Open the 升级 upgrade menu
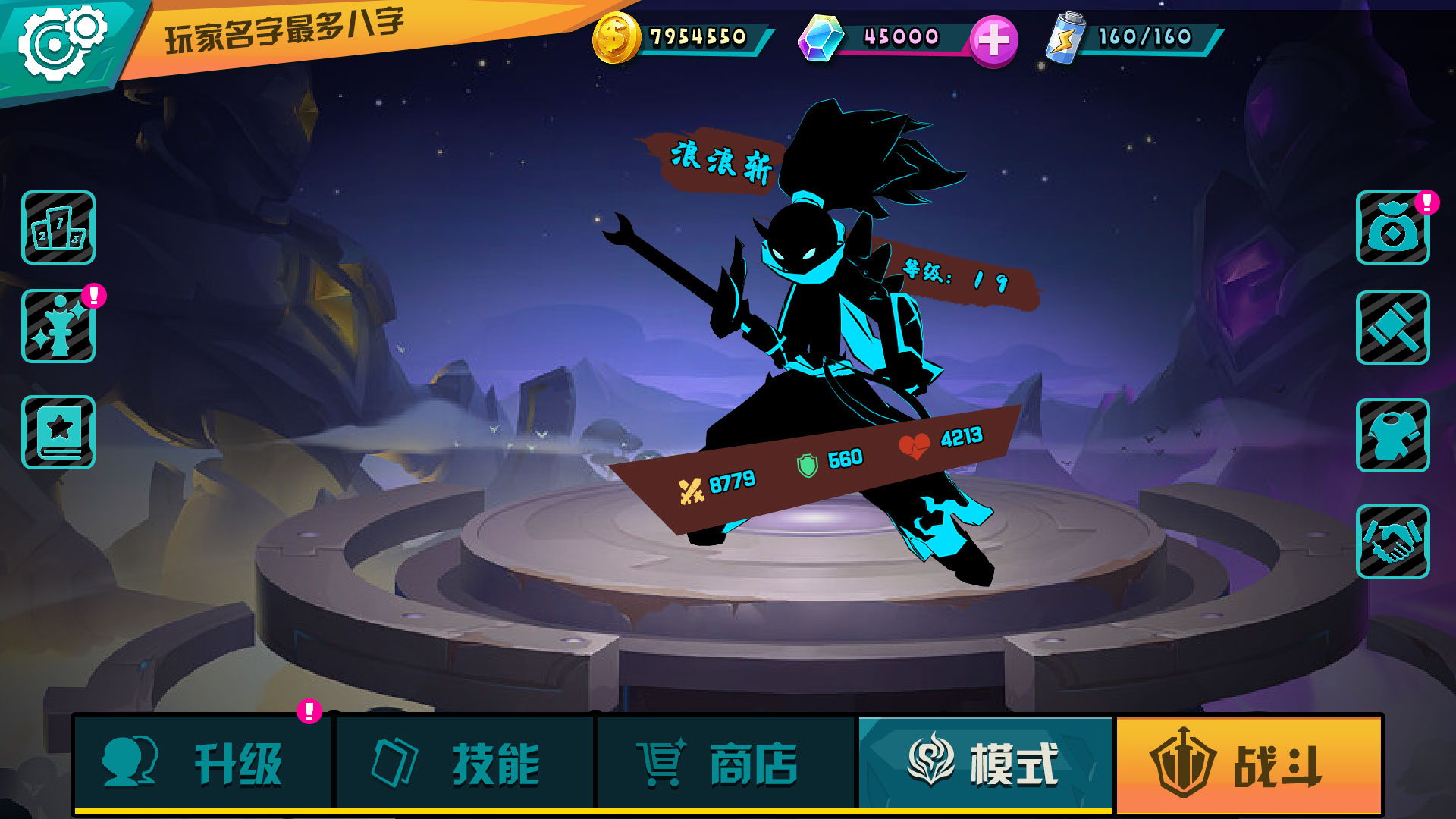Screen dimensions: 1456x819 click(x=203, y=763)
